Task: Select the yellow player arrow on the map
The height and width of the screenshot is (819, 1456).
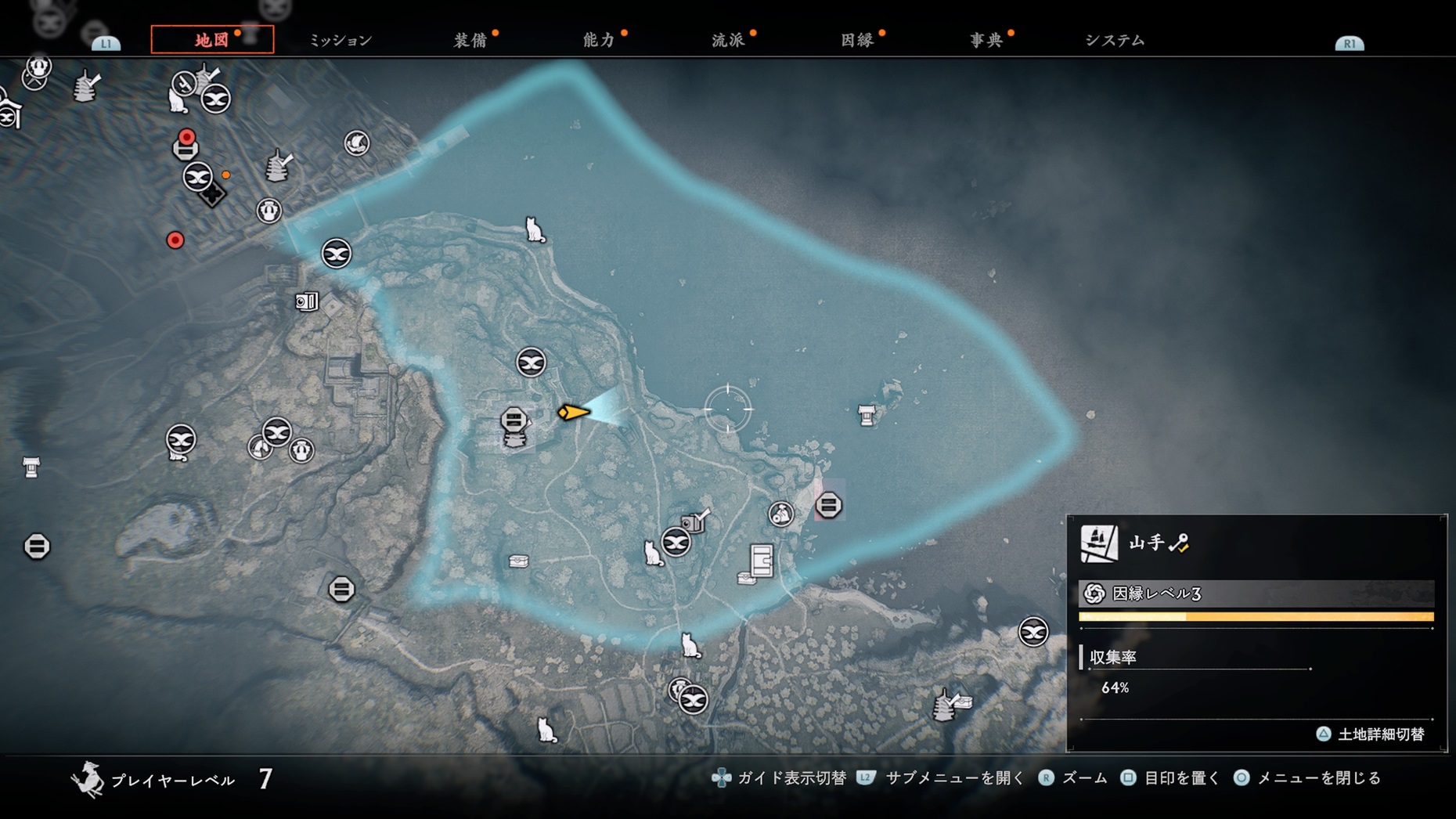Action: pyautogui.click(x=574, y=412)
